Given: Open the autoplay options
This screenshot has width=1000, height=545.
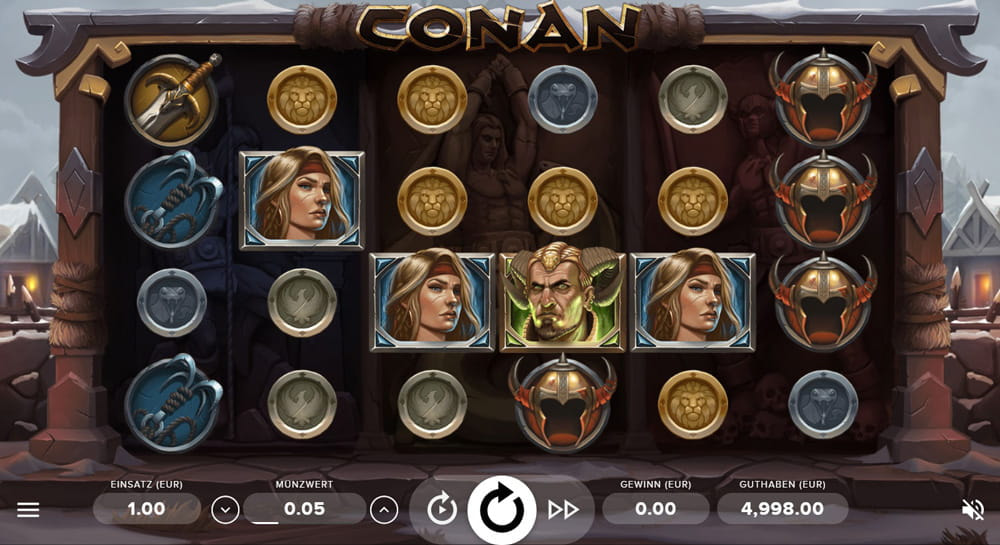Looking at the screenshot, I should [x=442, y=510].
